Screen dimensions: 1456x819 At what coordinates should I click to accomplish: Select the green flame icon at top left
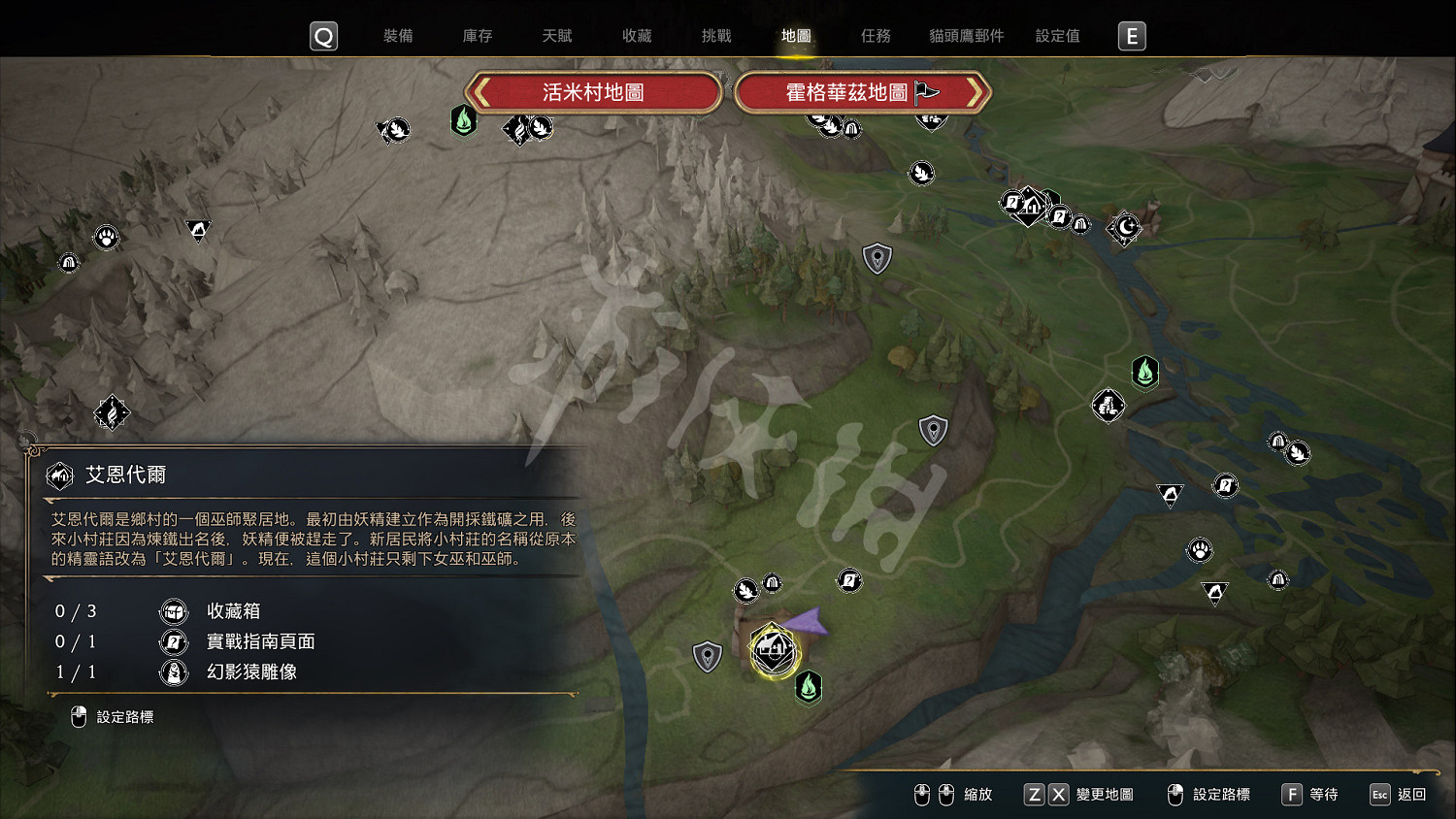[x=464, y=122]
